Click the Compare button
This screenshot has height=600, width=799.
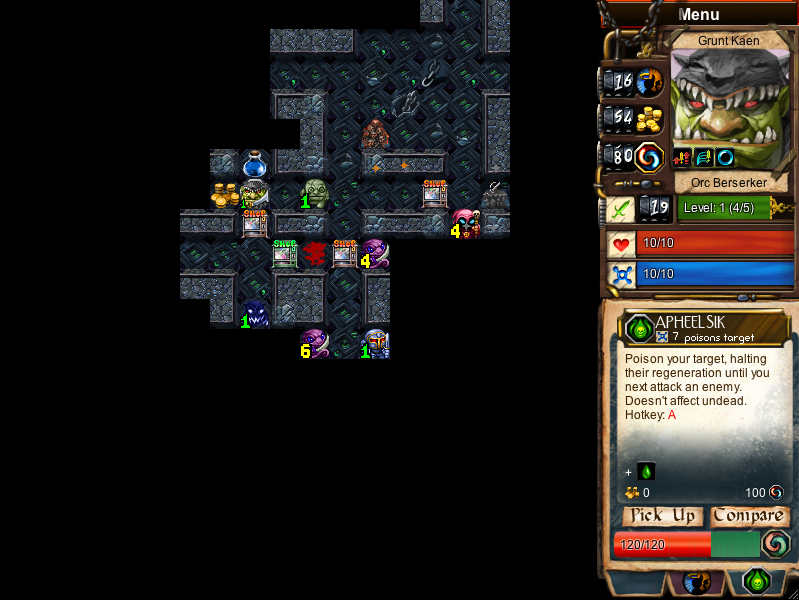(x=748, y=516)
